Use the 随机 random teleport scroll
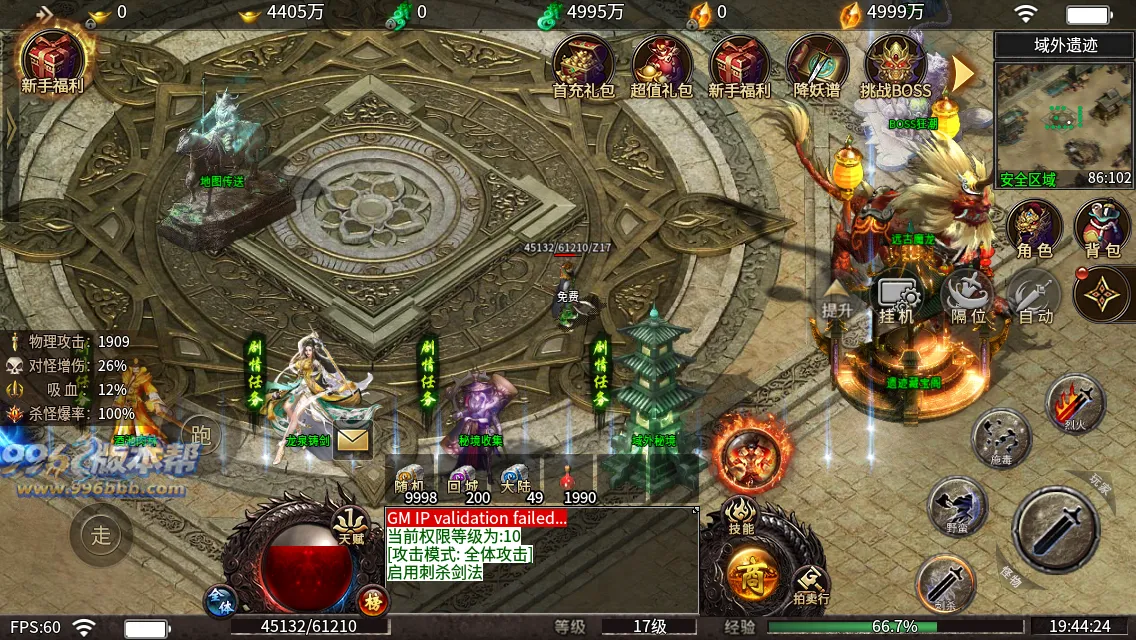This screenshot has height=640, width=1136. tap(415, 481)
